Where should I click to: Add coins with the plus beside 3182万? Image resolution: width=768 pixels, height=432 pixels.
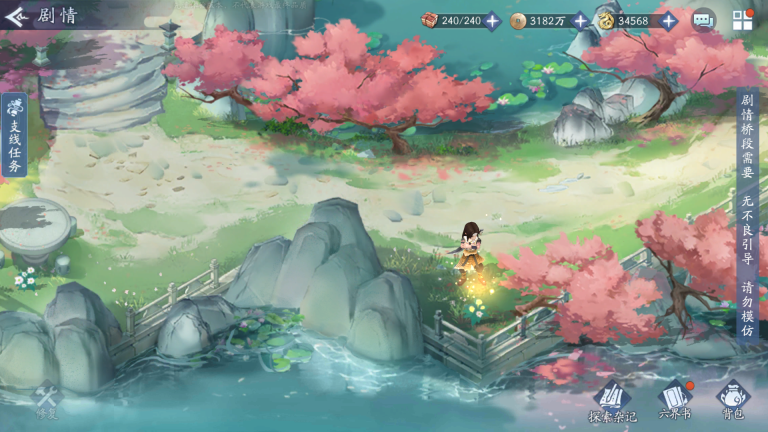tap(580, 20)
